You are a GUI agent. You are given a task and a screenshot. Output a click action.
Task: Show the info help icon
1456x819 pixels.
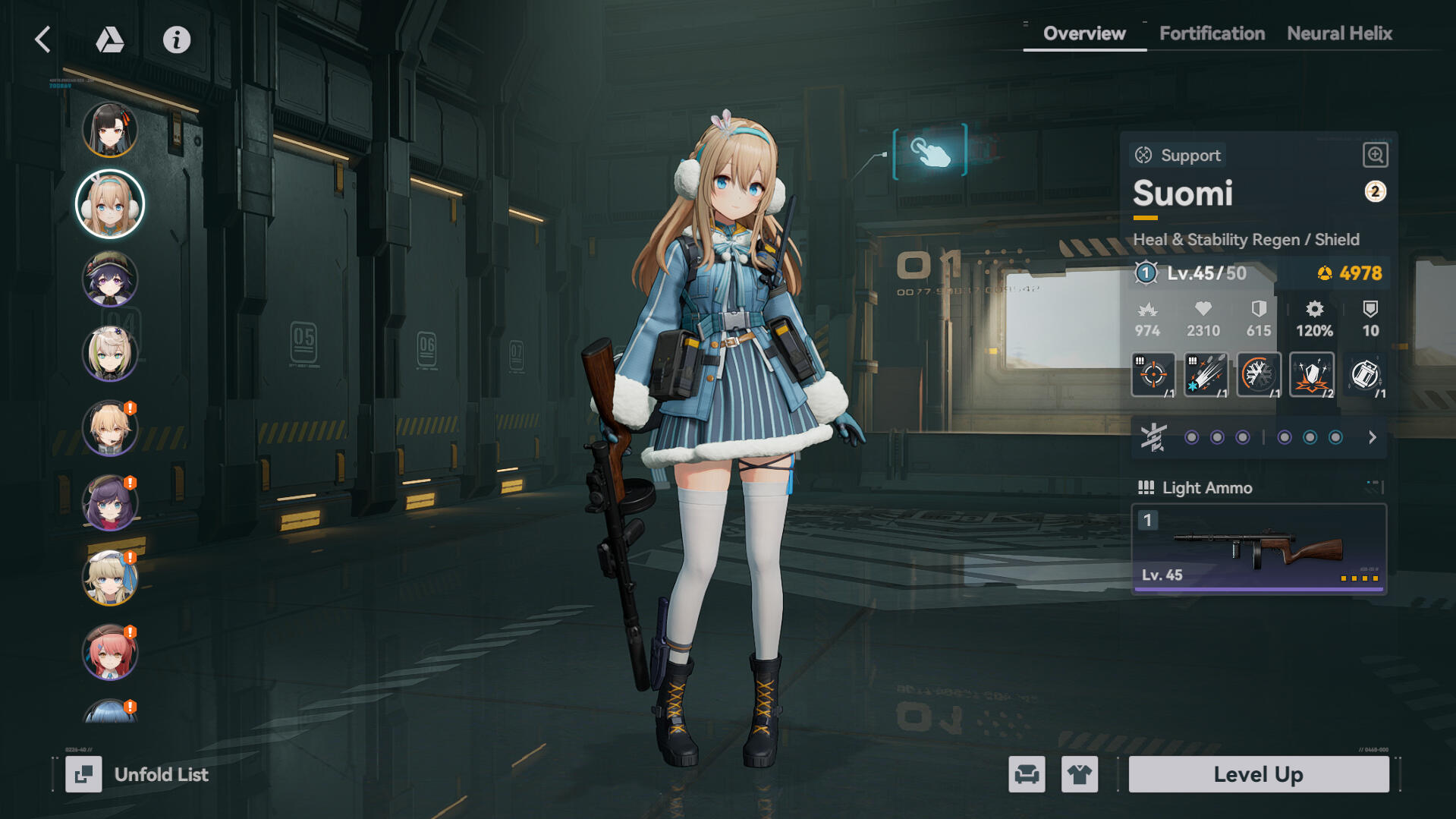click(177, 39)
